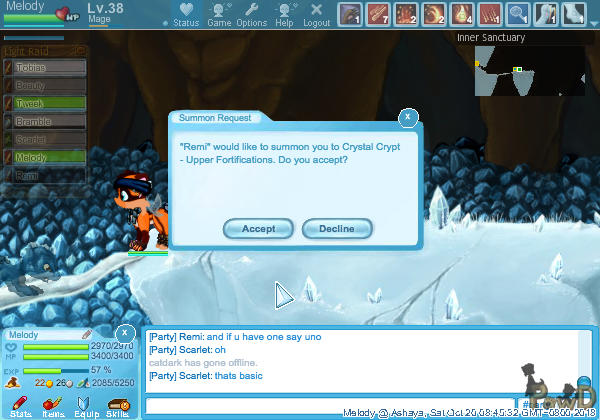Open the Equip panel

(x=86, y=406)
